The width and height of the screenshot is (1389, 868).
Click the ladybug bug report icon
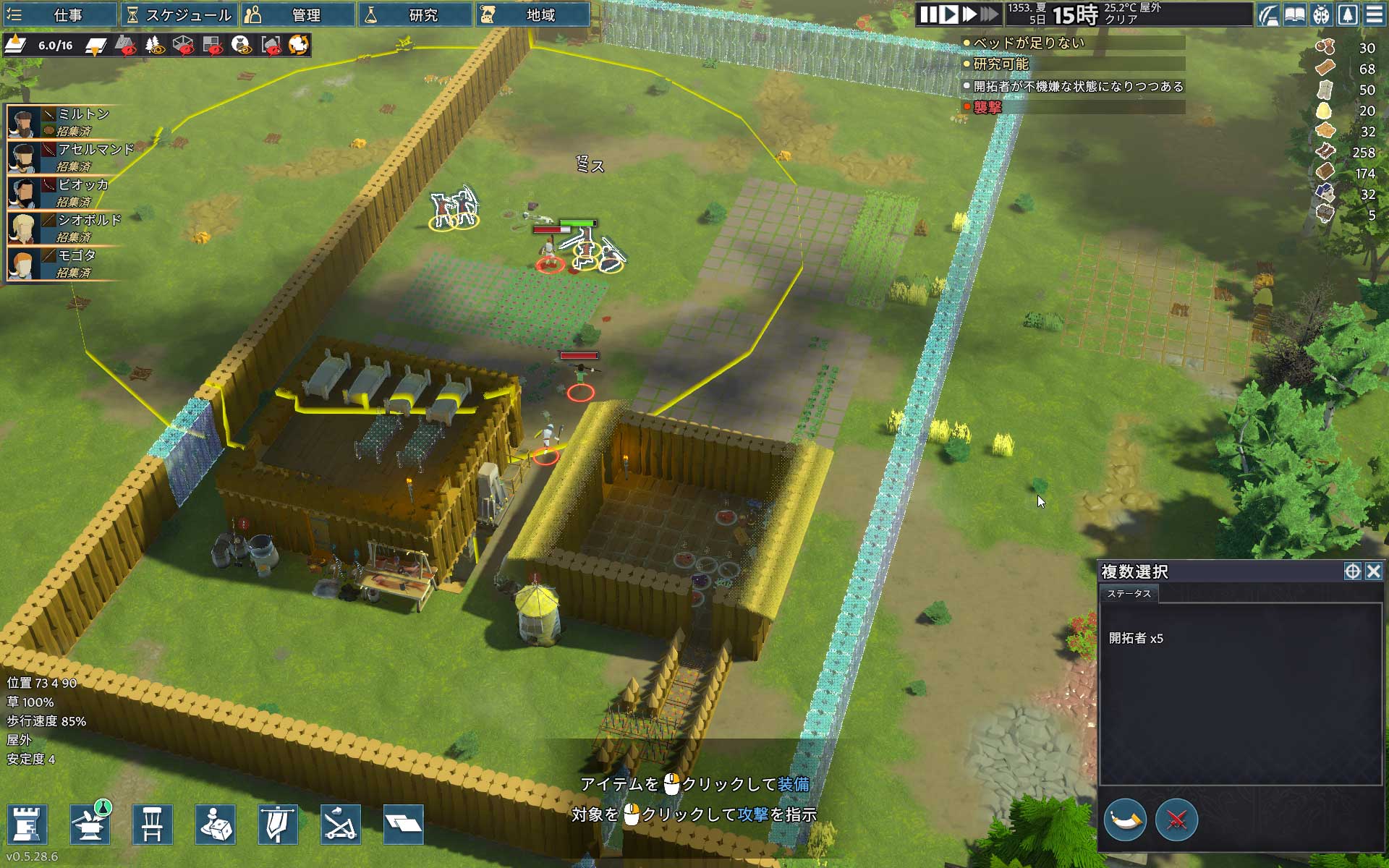[1322, 14]
